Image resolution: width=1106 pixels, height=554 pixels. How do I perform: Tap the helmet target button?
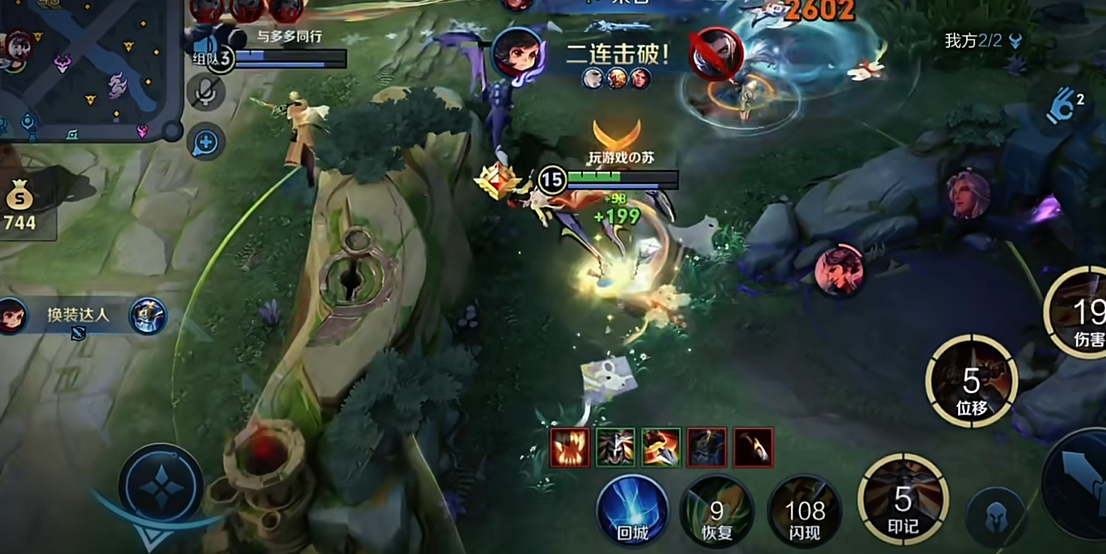point(995,515)
